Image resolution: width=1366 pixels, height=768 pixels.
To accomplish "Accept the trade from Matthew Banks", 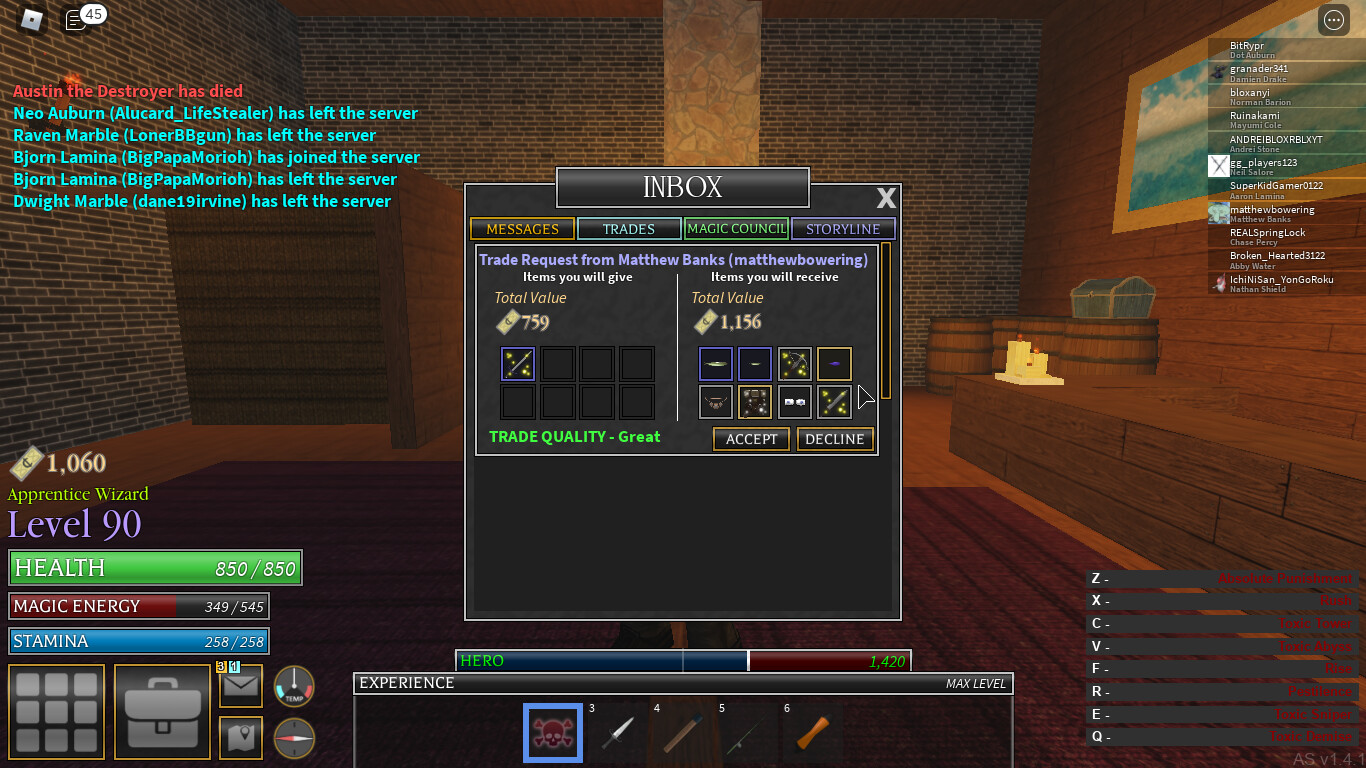I will coord(751,439).
